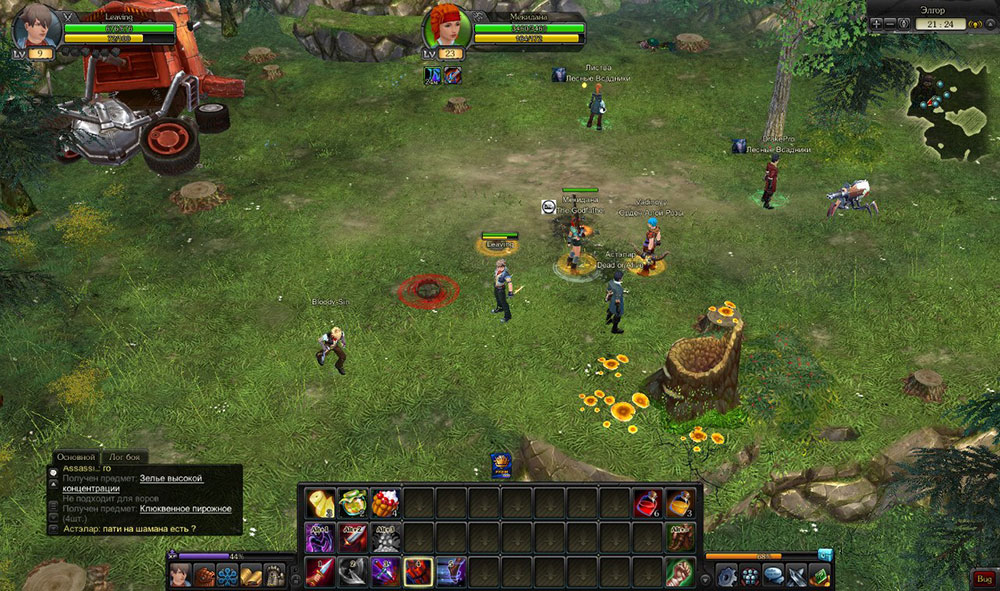Select the Основной chat tab
Image resolution: width=1000 pixels, height=591 pixels.
pos(77,457)
